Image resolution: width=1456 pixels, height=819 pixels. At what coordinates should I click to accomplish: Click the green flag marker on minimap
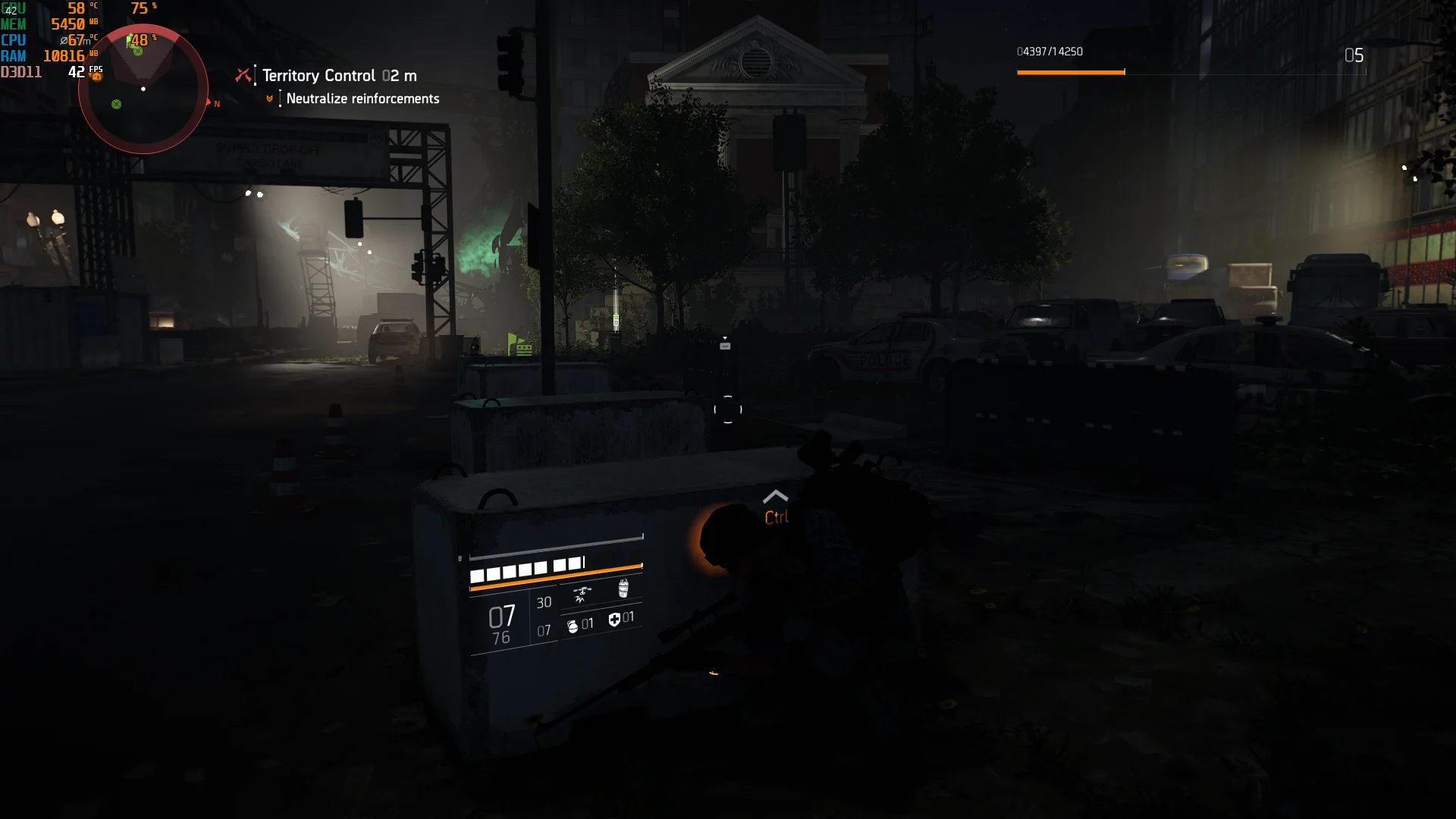(130, 42)
